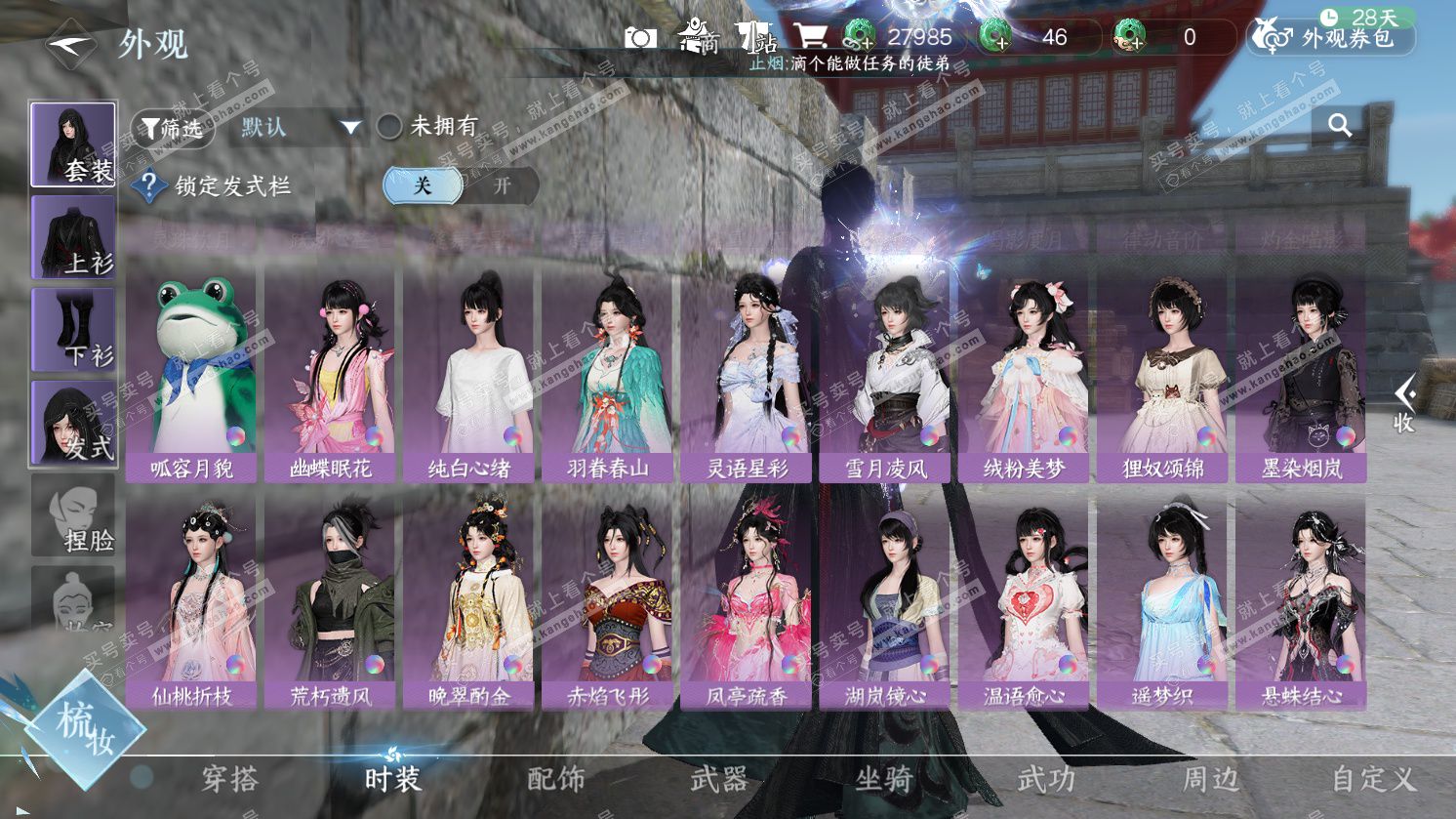Toggle the 锁定发式栏 switch
The width and height of the screenshot is (1456, 819).
coord(461,185)
